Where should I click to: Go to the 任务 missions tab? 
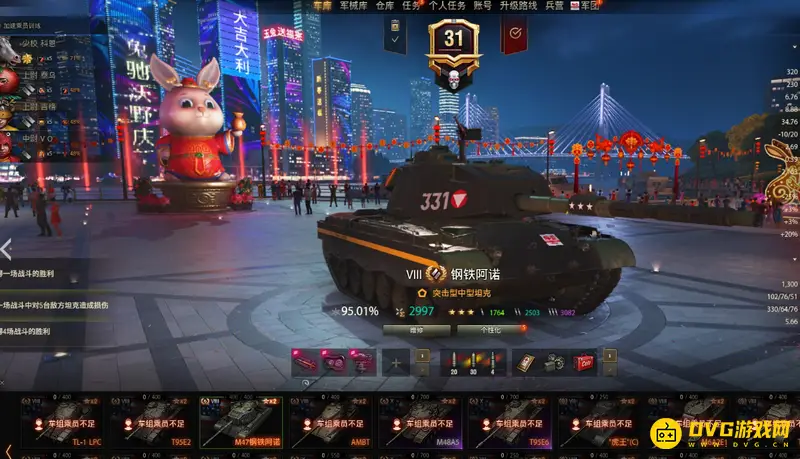point(411,6)
